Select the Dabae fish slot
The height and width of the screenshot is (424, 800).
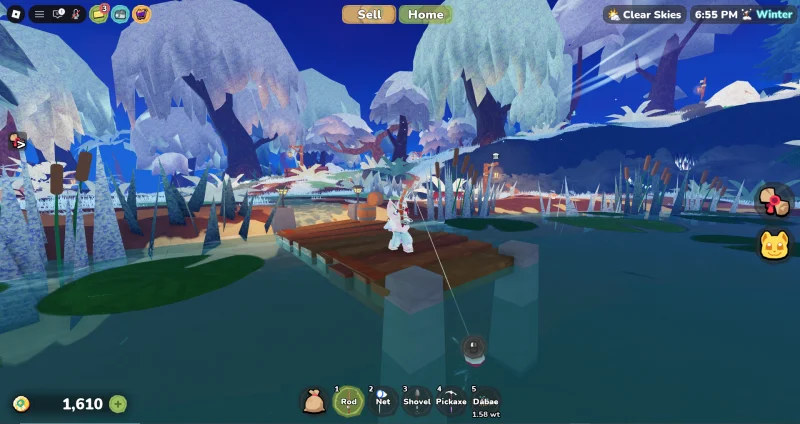(485, 400)
